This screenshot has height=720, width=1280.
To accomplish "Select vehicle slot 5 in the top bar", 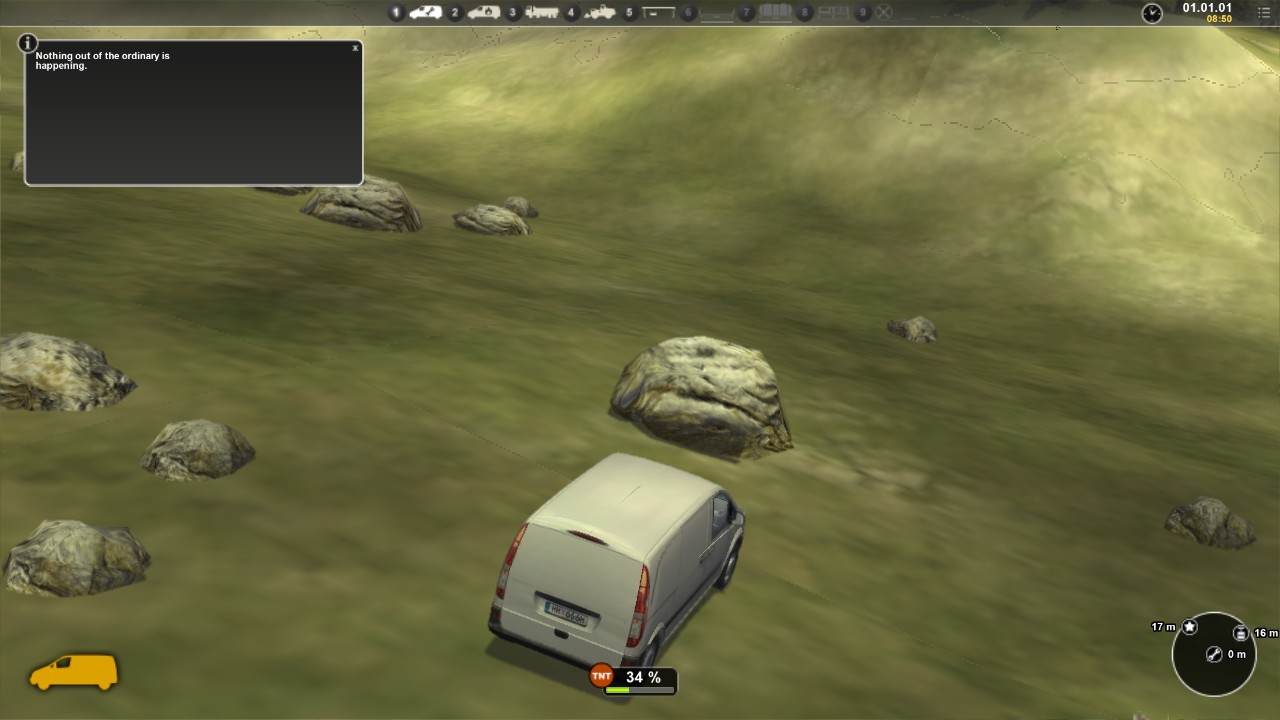I will pyautogui.click(x=657, y=13).
